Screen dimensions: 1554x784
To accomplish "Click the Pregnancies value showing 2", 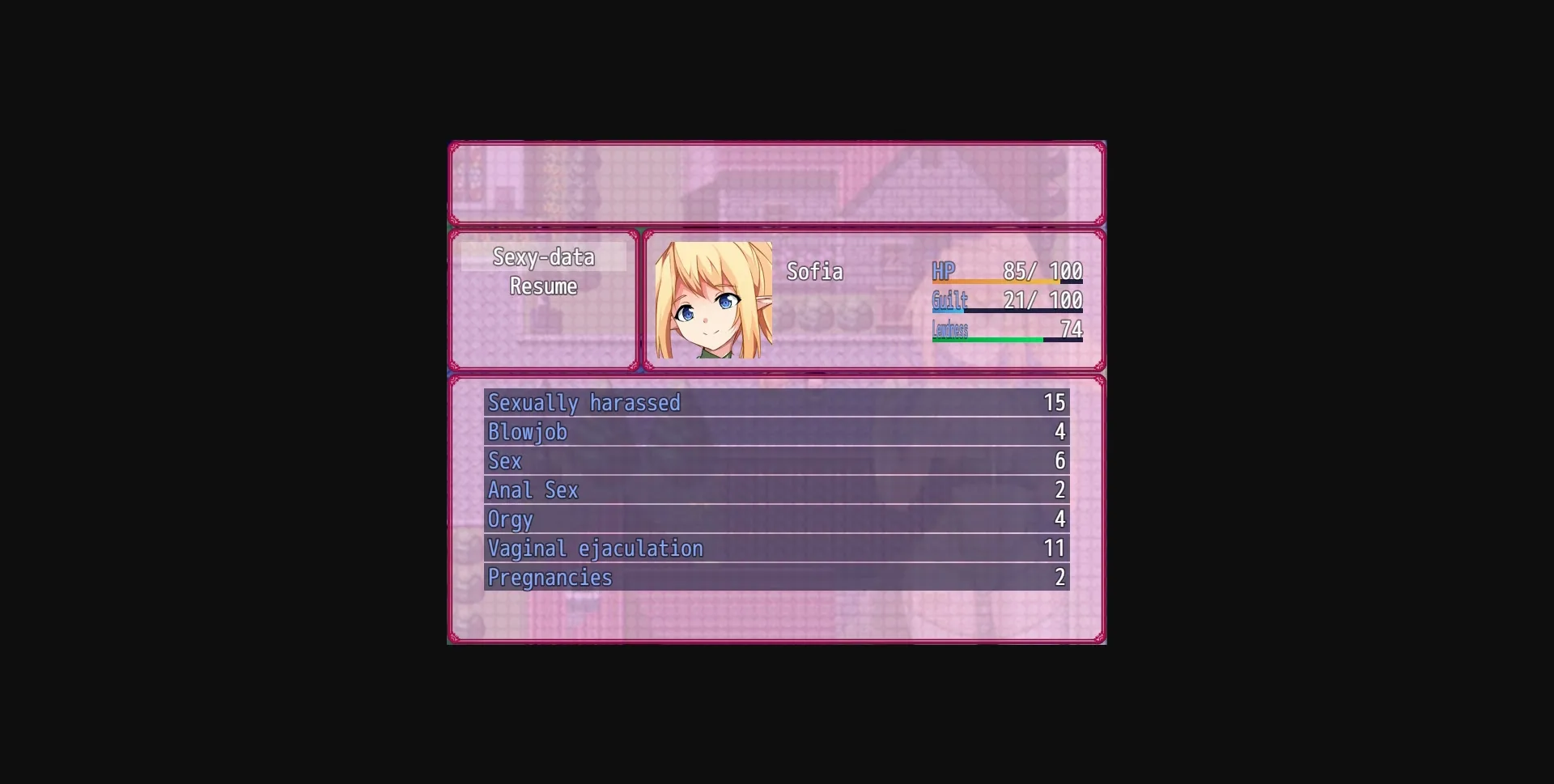I will [1059, 577].
